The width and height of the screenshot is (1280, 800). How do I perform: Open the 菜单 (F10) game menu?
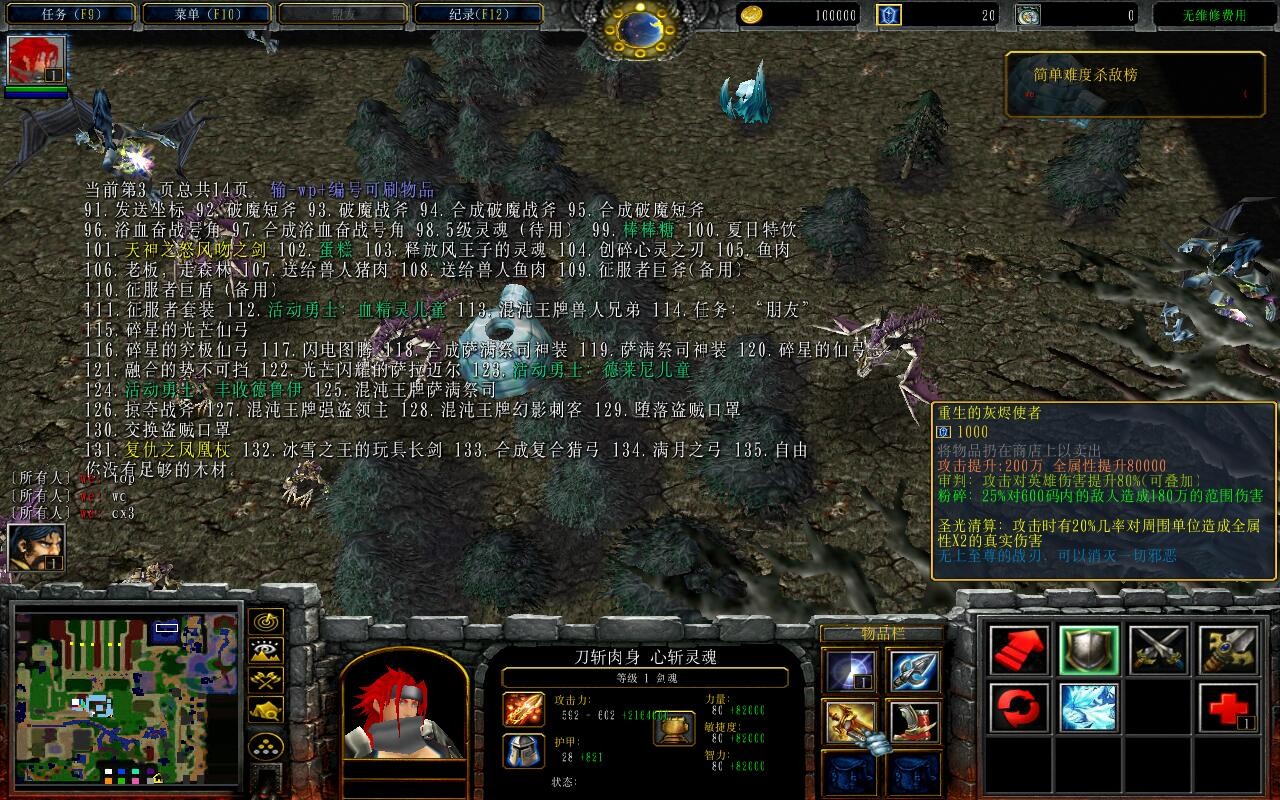click(x=207, y=15)
